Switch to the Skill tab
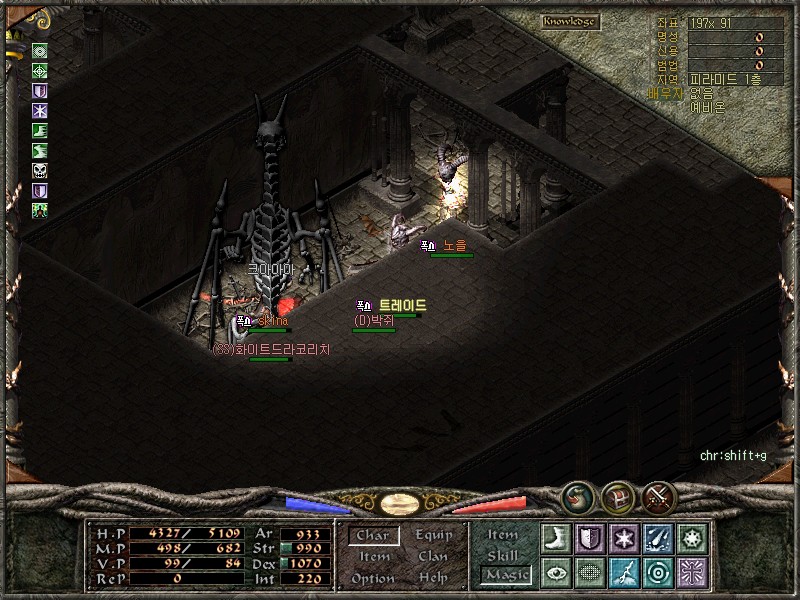 coord(503,556)
